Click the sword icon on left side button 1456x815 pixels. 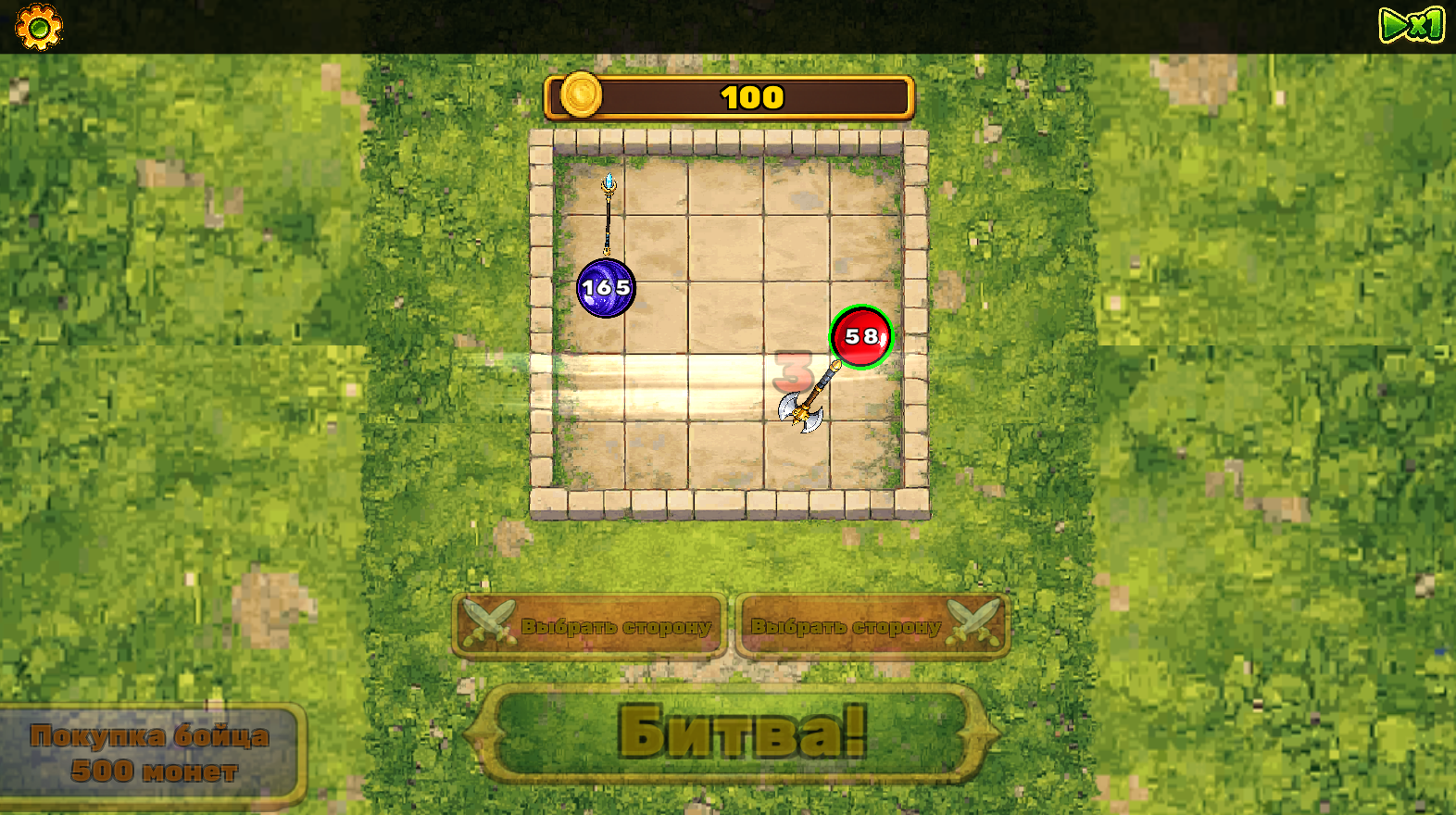488,622
